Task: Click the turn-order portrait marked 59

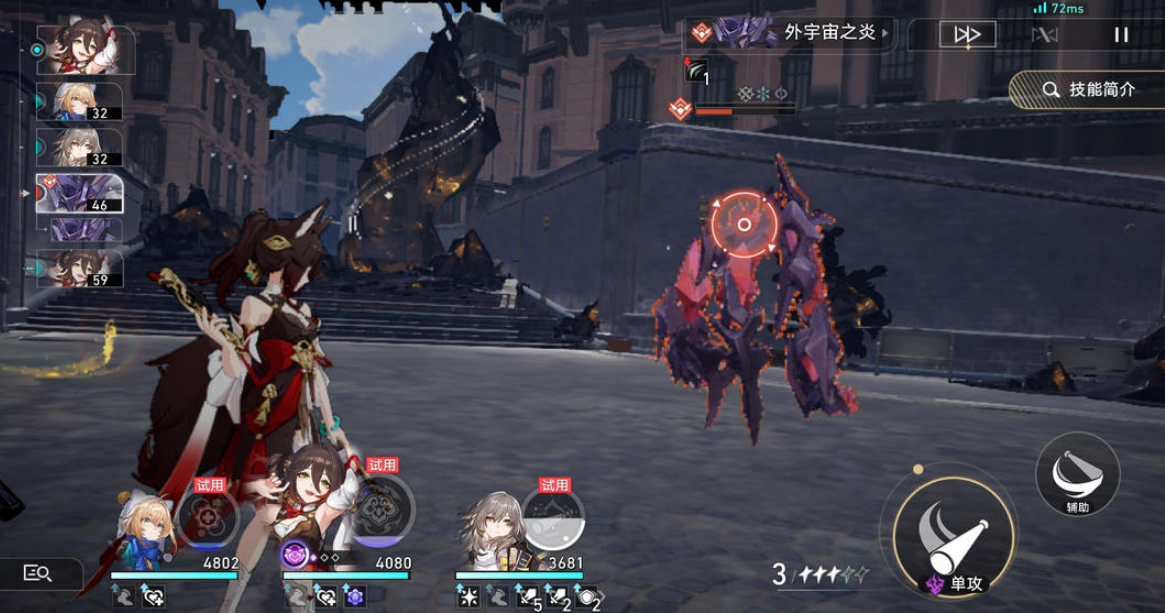Action: coord(80,268)
